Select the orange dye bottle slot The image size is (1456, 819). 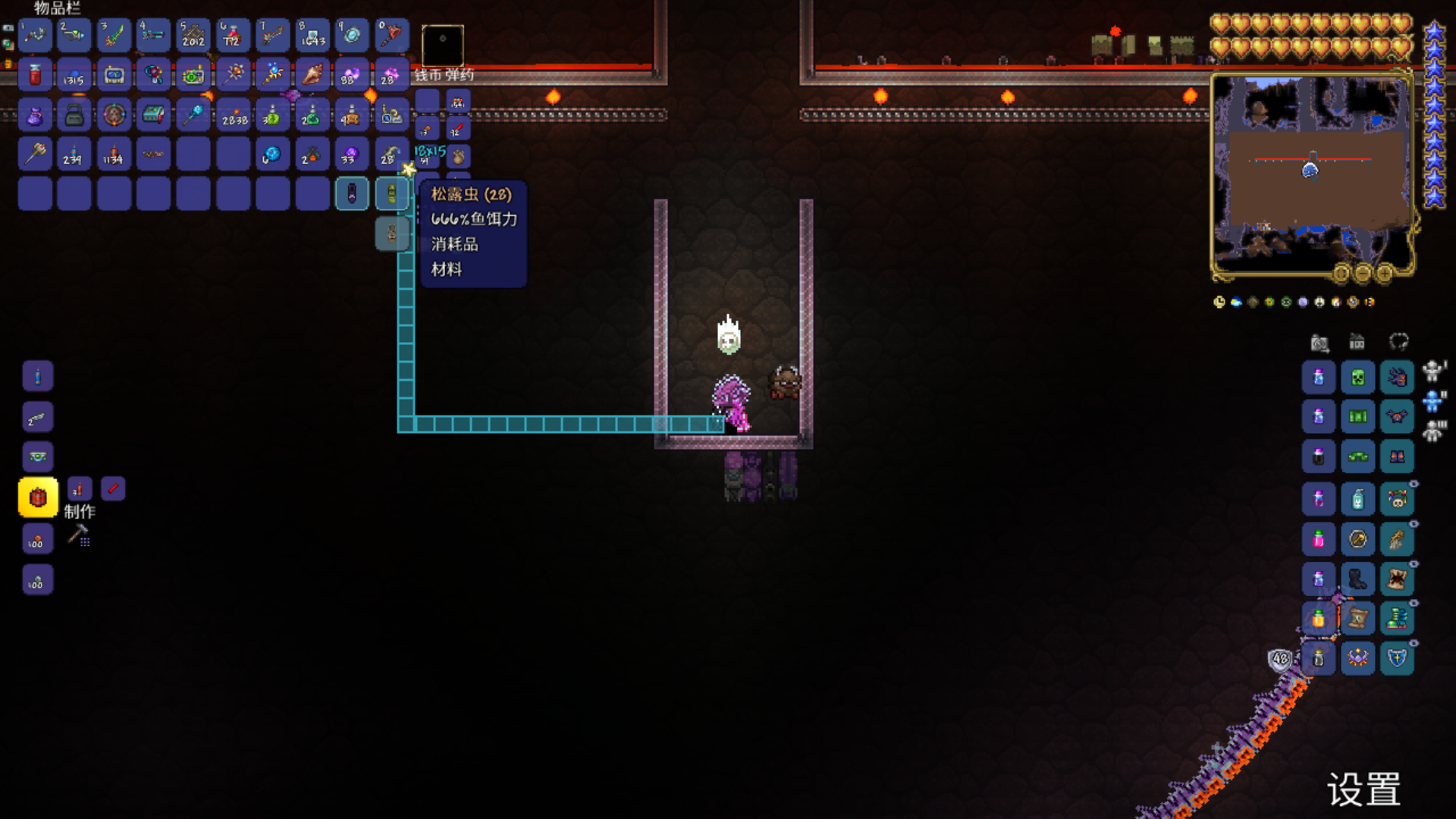1318,618
